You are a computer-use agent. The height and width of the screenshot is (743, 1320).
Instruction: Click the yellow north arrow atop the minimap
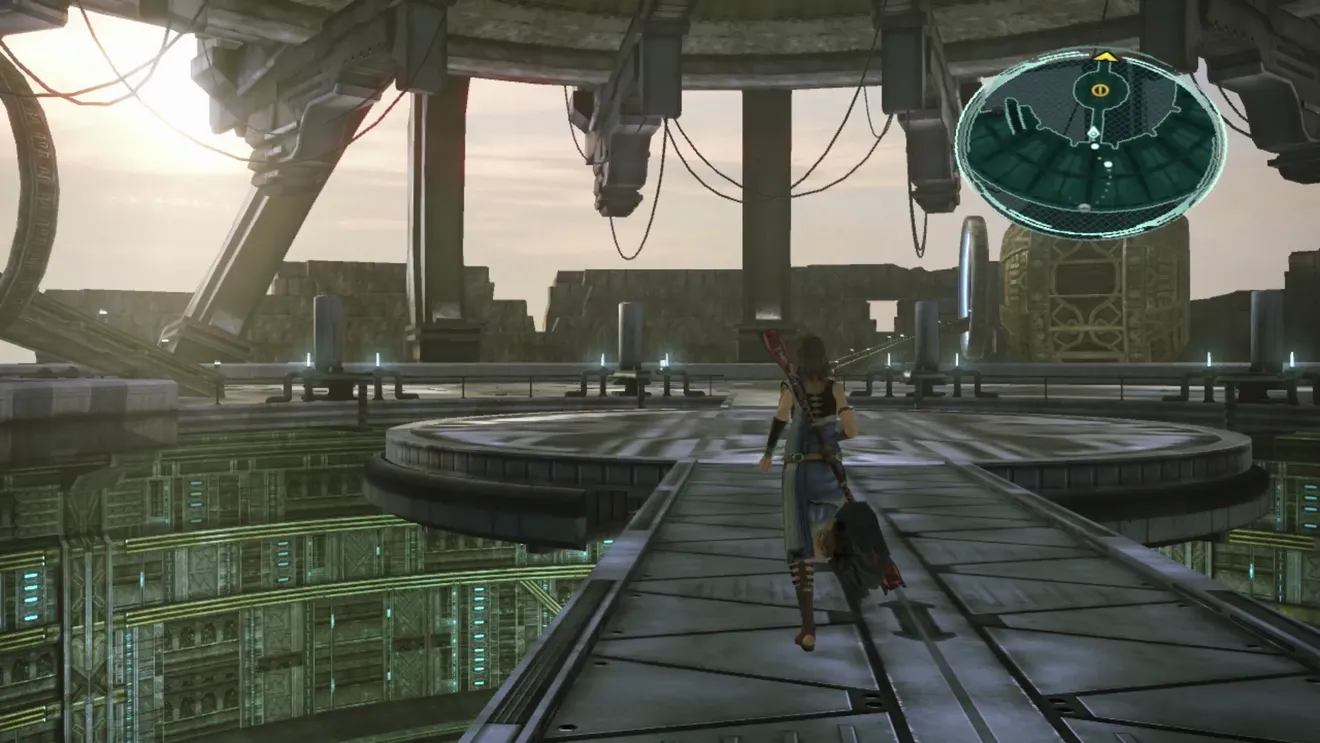[x=1105, y=57]
